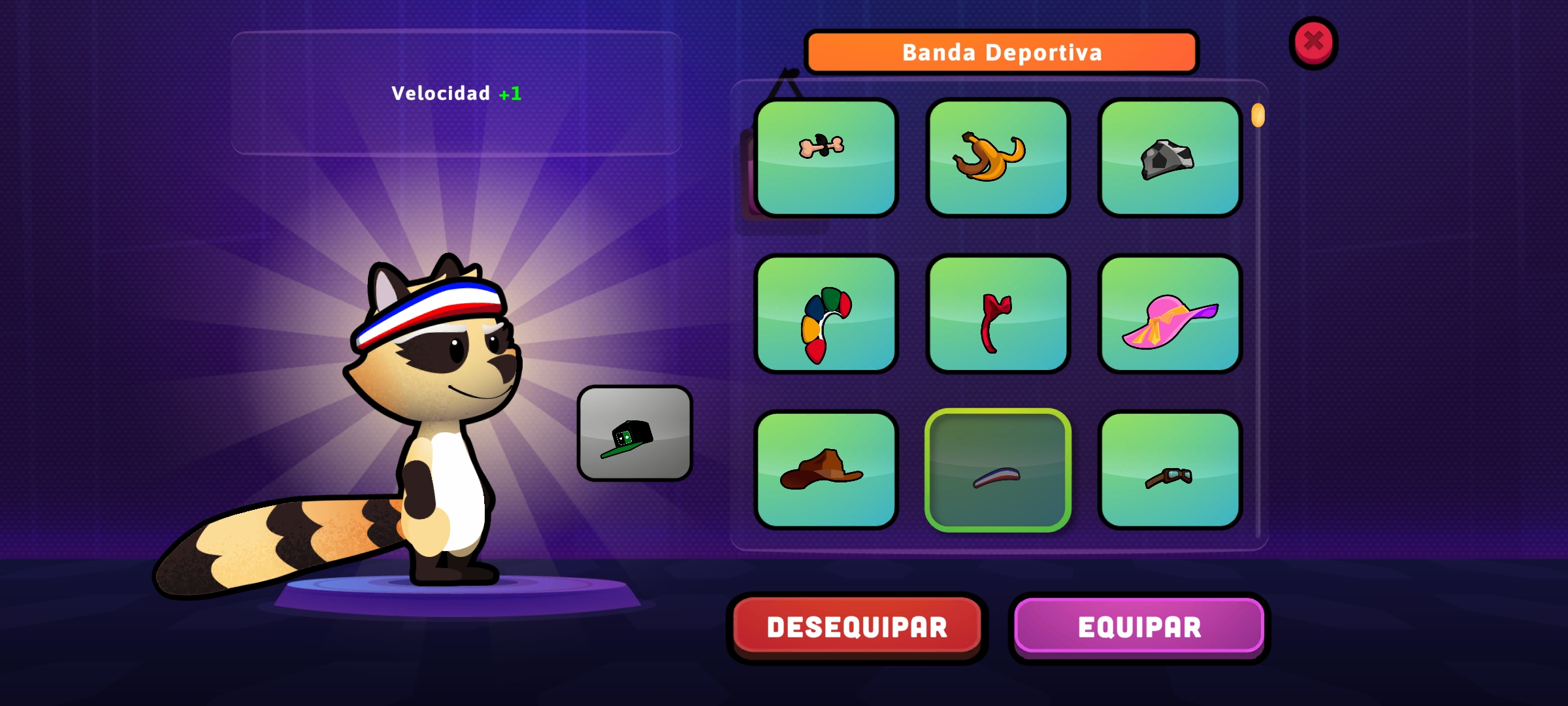1568x706 pixels.
Task: Choose the aviator goggles tile
Action: point(1169,469)
